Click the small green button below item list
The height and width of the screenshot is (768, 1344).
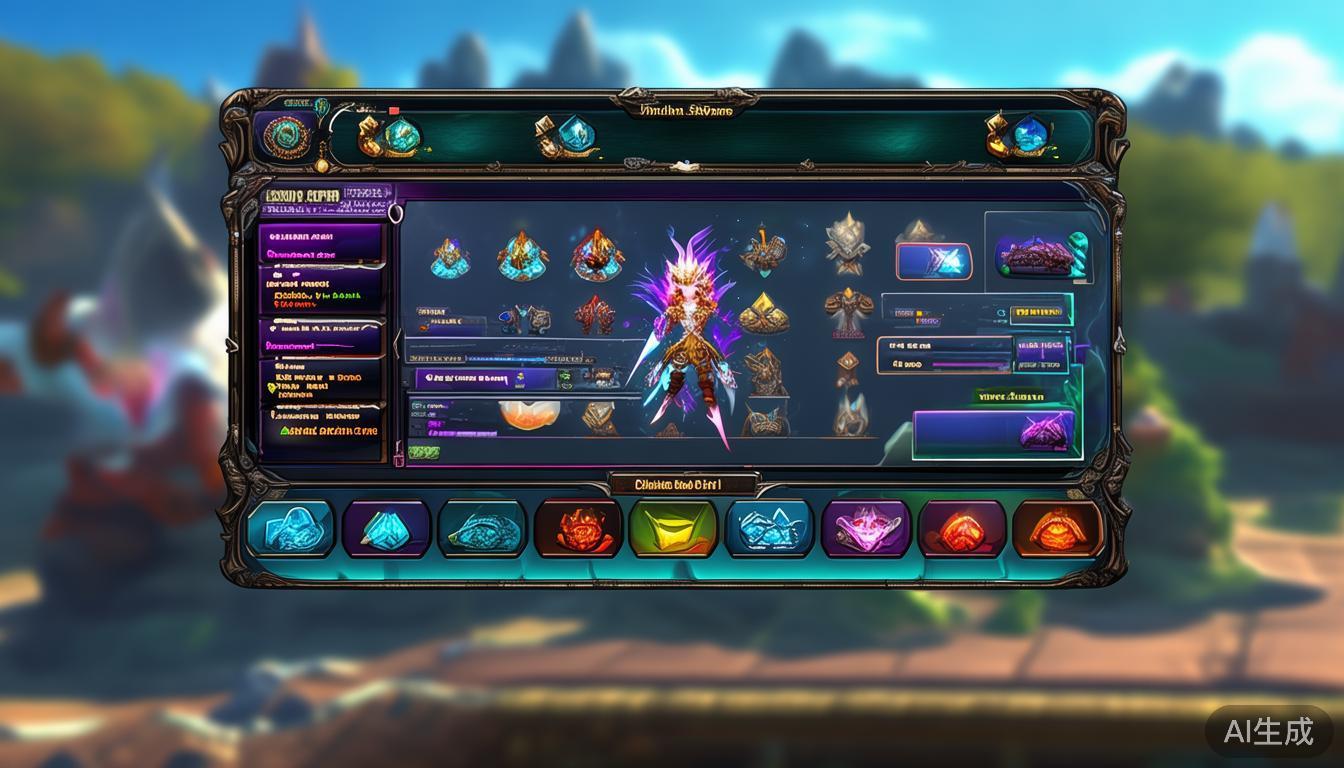(x=423, y=453)
